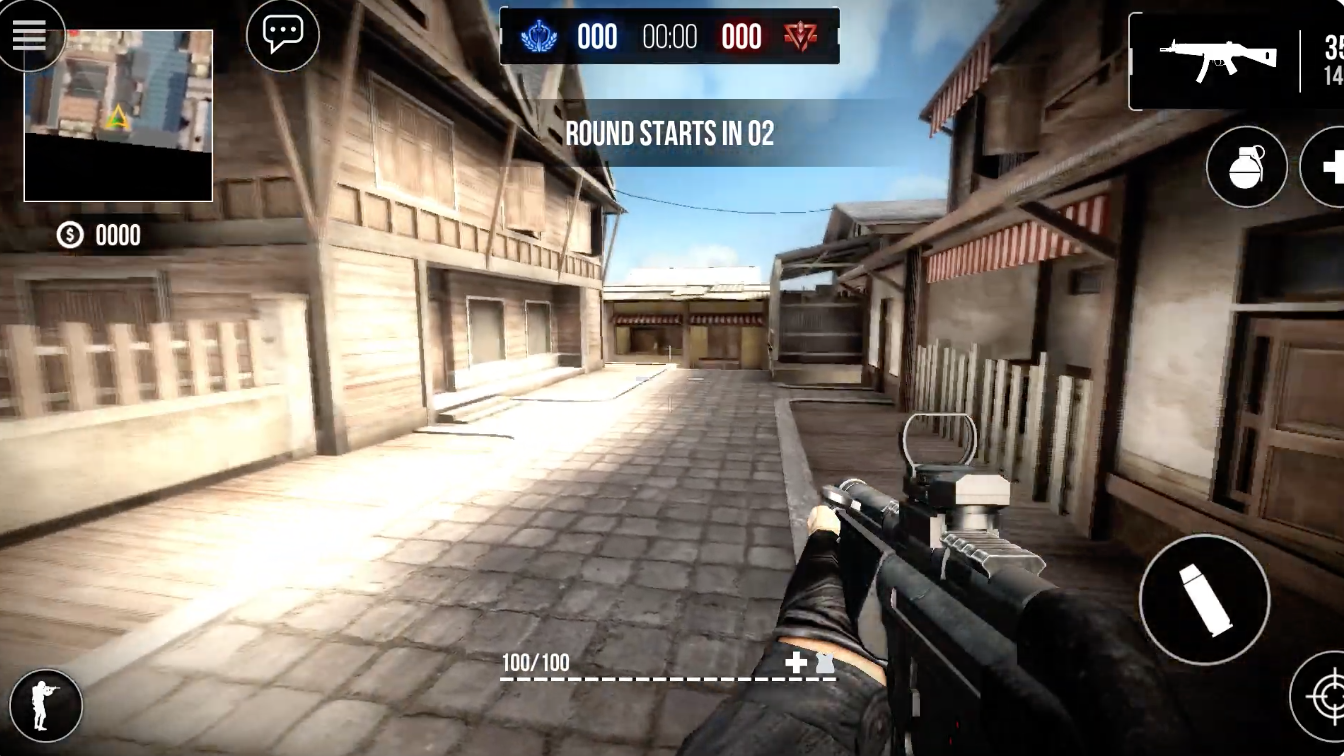Click the red team emblem on the scoreboard

click(x=800, y=36)
